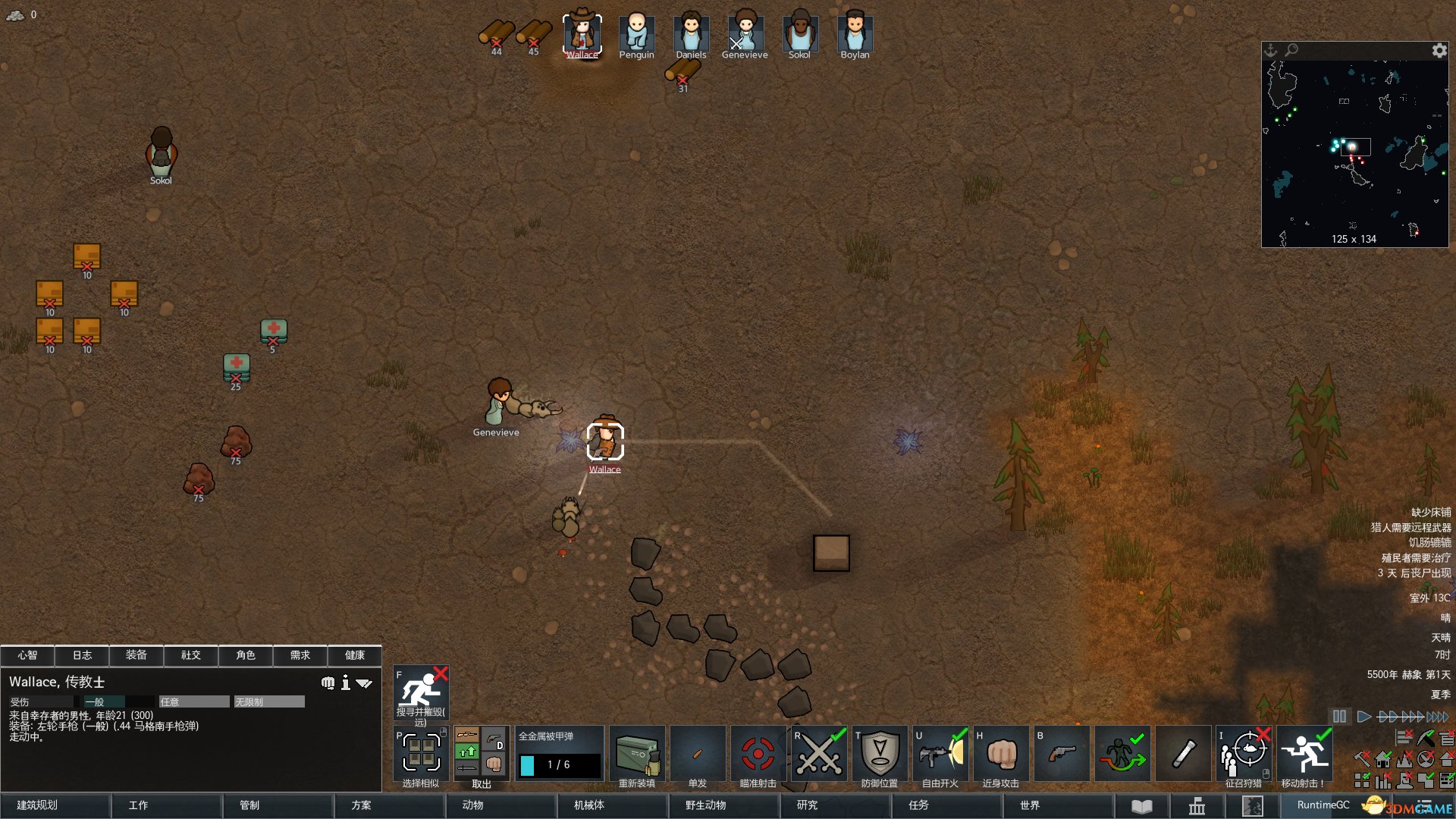Open the 健康 health tab
Screen dimensions: 1456x819
[x=354, y=655]
